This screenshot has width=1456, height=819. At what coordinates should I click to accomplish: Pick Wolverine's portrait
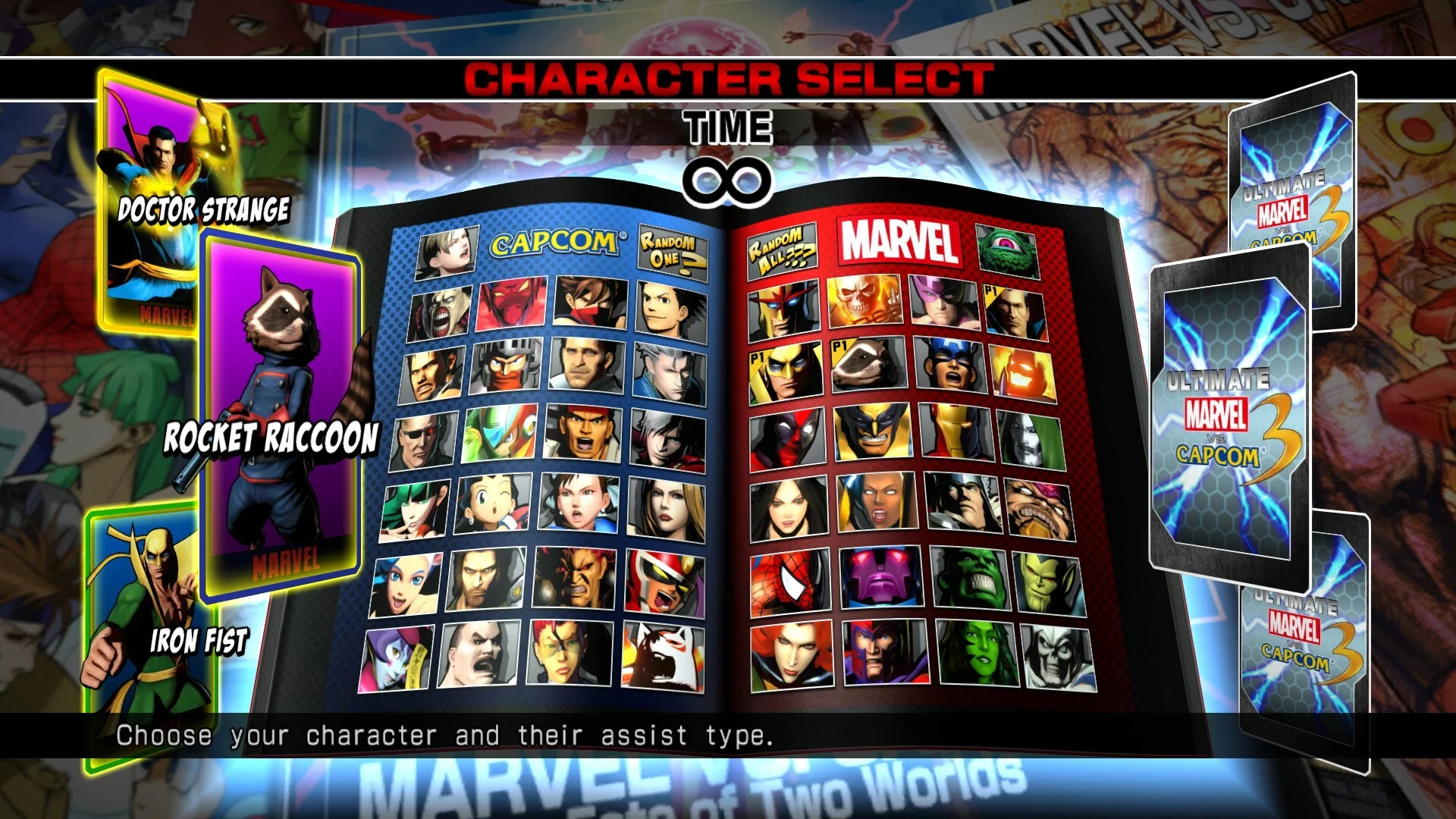pos(874,432)
